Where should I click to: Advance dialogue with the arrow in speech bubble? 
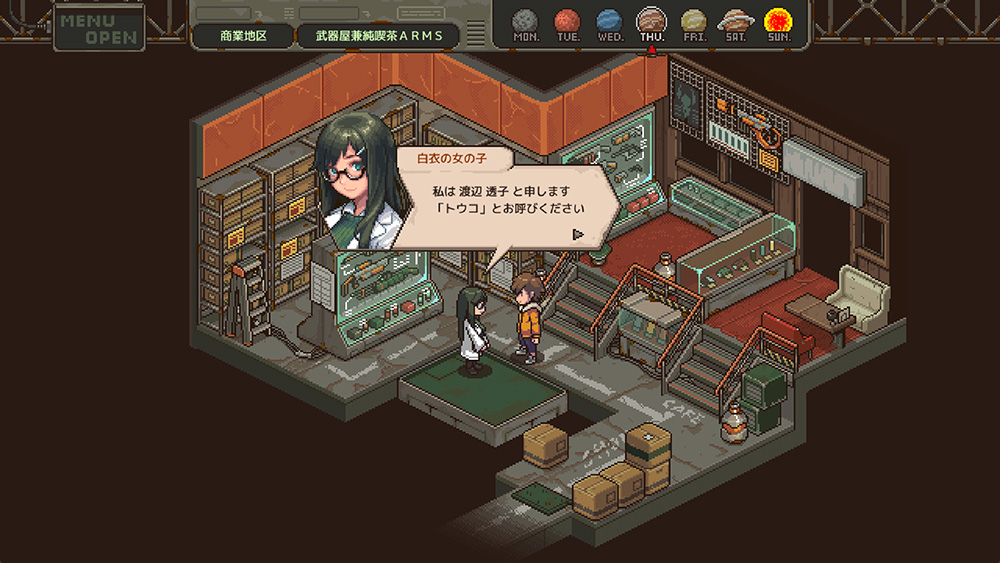578,234
